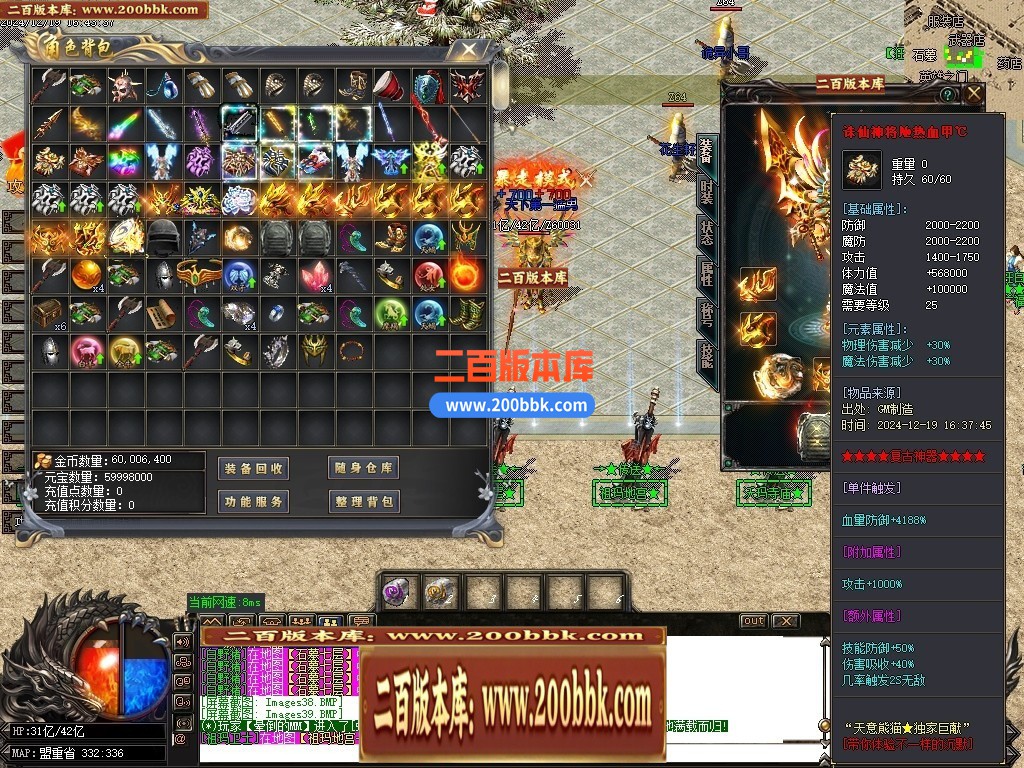Click the chat window's out button
Screen dimensions: 1024x768
[x=753, y=621]
